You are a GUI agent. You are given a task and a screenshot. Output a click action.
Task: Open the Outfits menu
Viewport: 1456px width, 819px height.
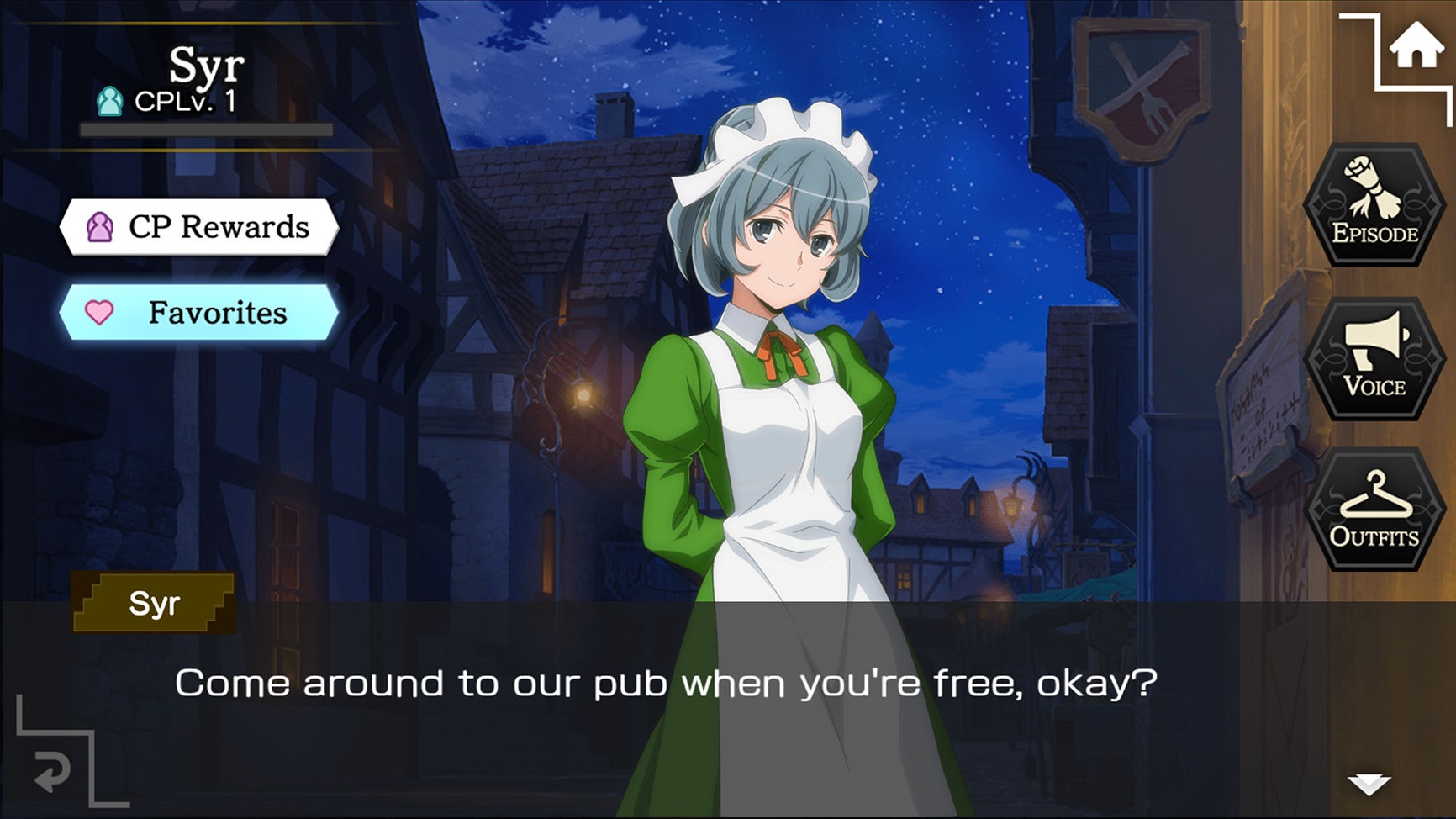click(x=1374, y=510)
